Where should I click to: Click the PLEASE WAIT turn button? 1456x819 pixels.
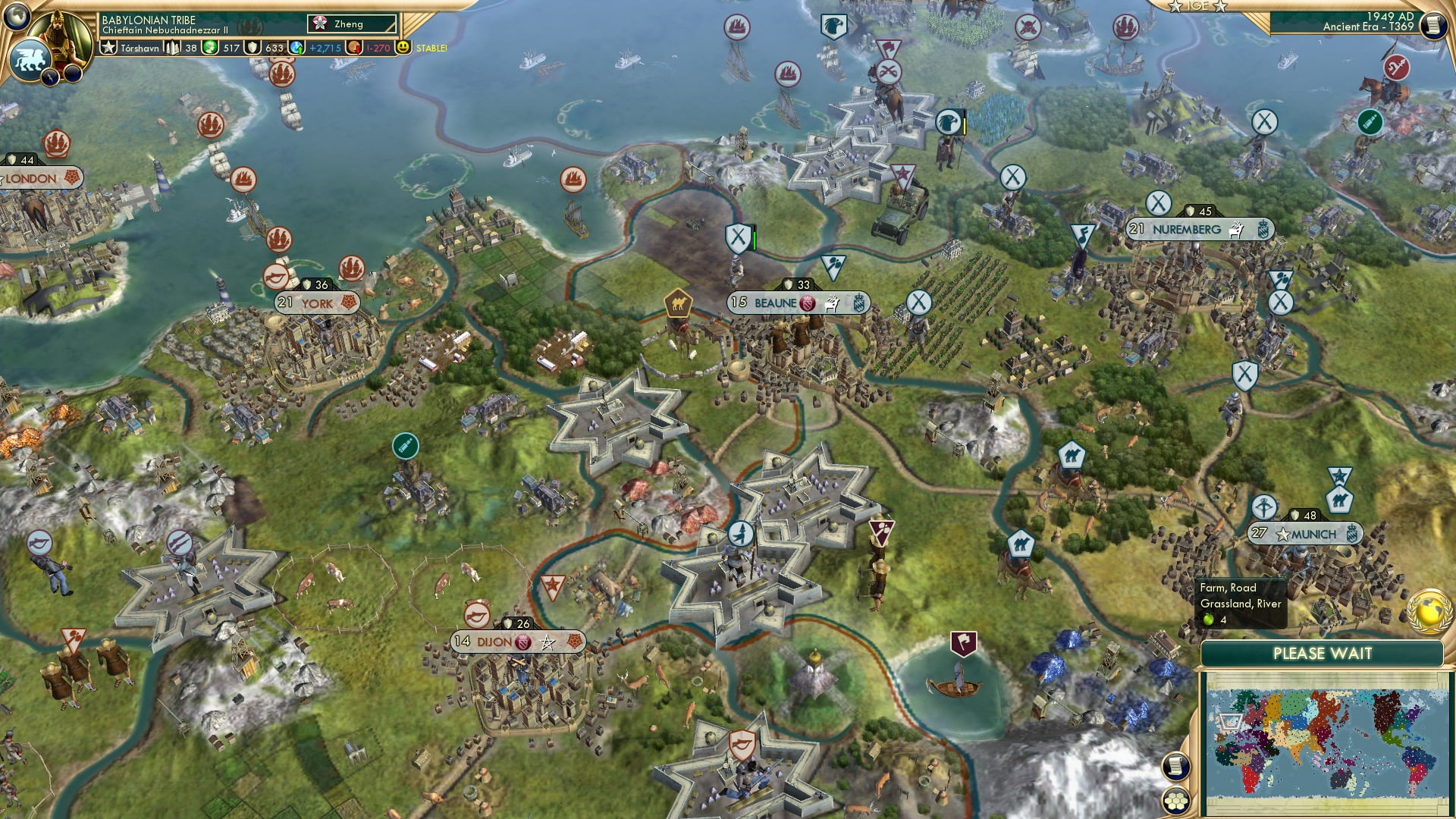pyautogui.click(x=1322, y=654)
